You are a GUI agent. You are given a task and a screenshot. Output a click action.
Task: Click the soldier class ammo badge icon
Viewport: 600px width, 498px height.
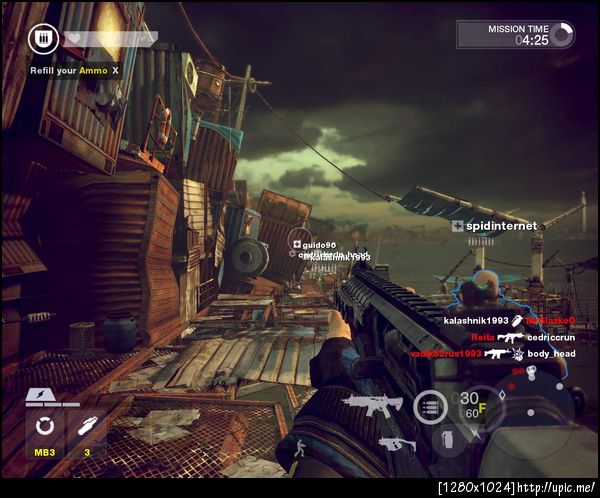click(42, 38)
